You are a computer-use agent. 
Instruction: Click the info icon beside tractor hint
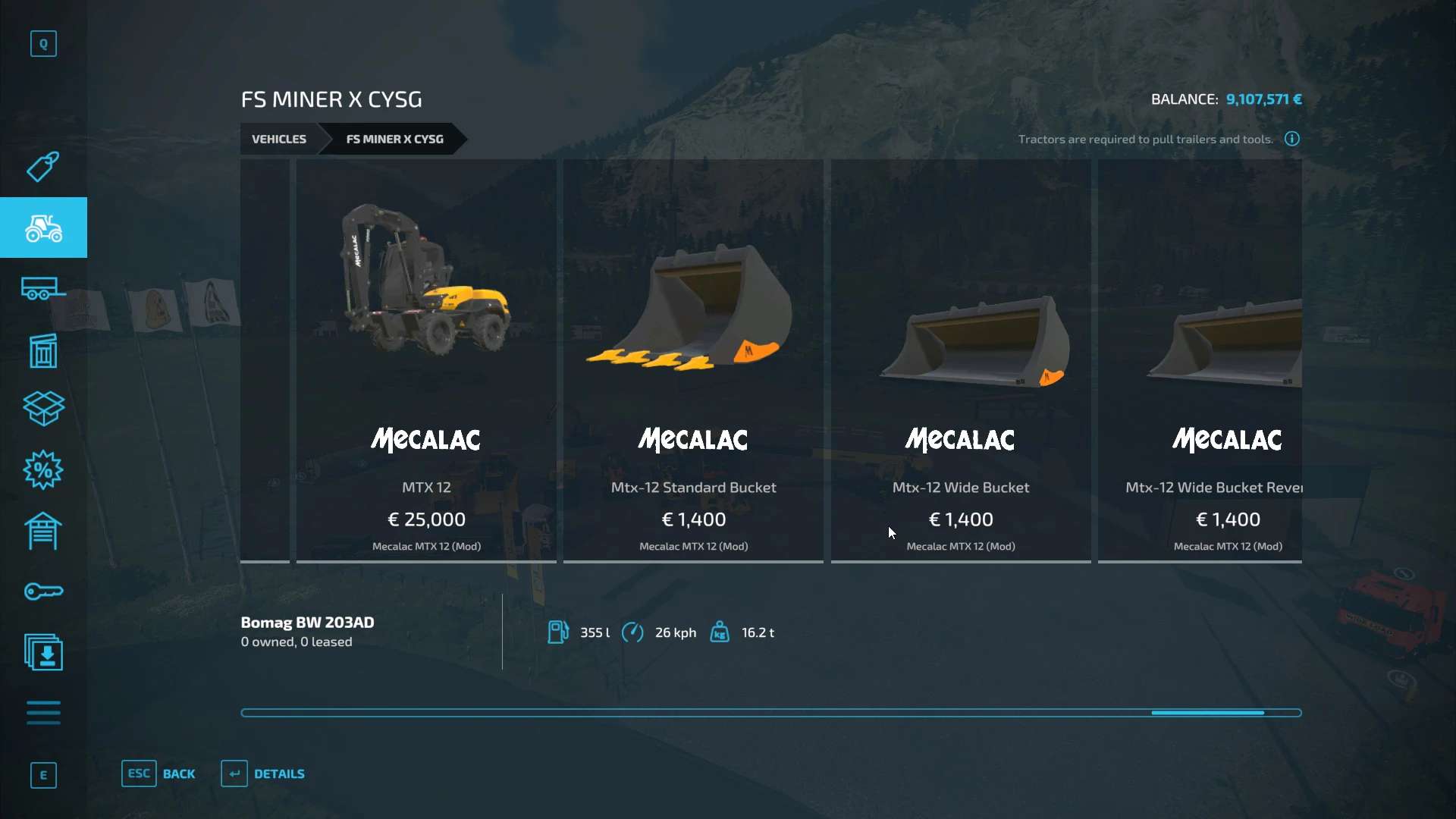click(x=1292, y=139)
